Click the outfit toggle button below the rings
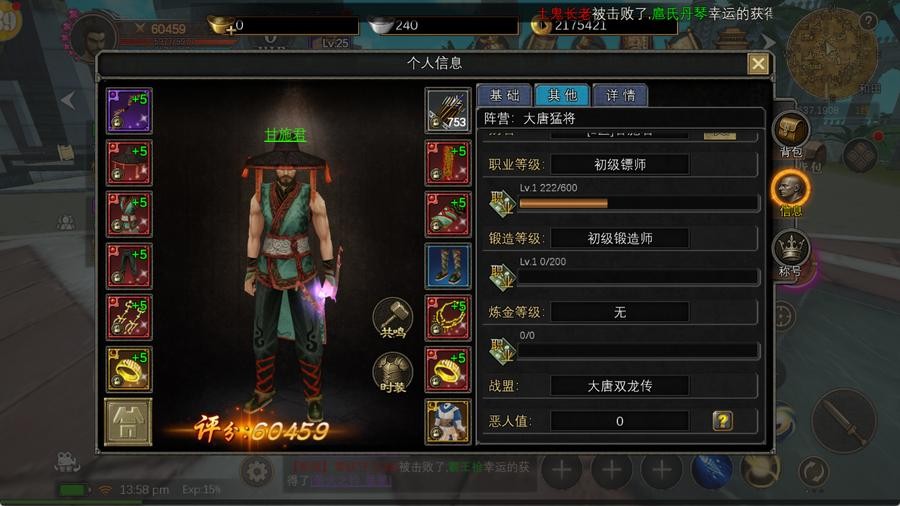The width and height of the screenshot is (900, 506). coord(129,422)
